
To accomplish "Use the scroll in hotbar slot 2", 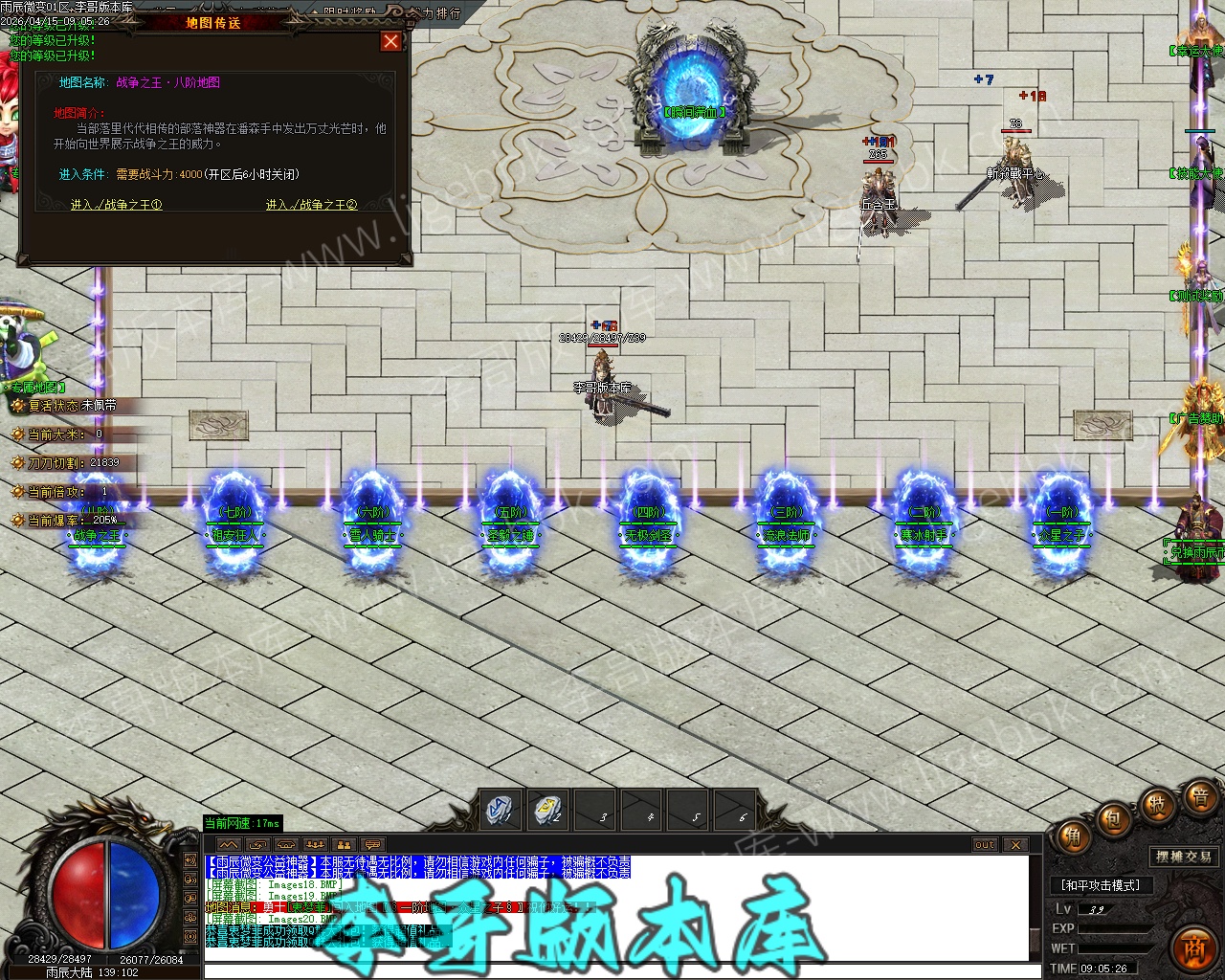I will coord(547,811).
